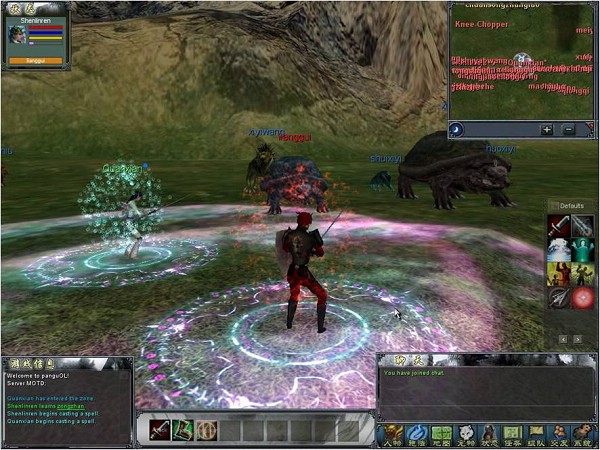Open the blue swirl skills menu button
Image resolution: width=600 pixels, height=450 pixels.
point(415,433)
